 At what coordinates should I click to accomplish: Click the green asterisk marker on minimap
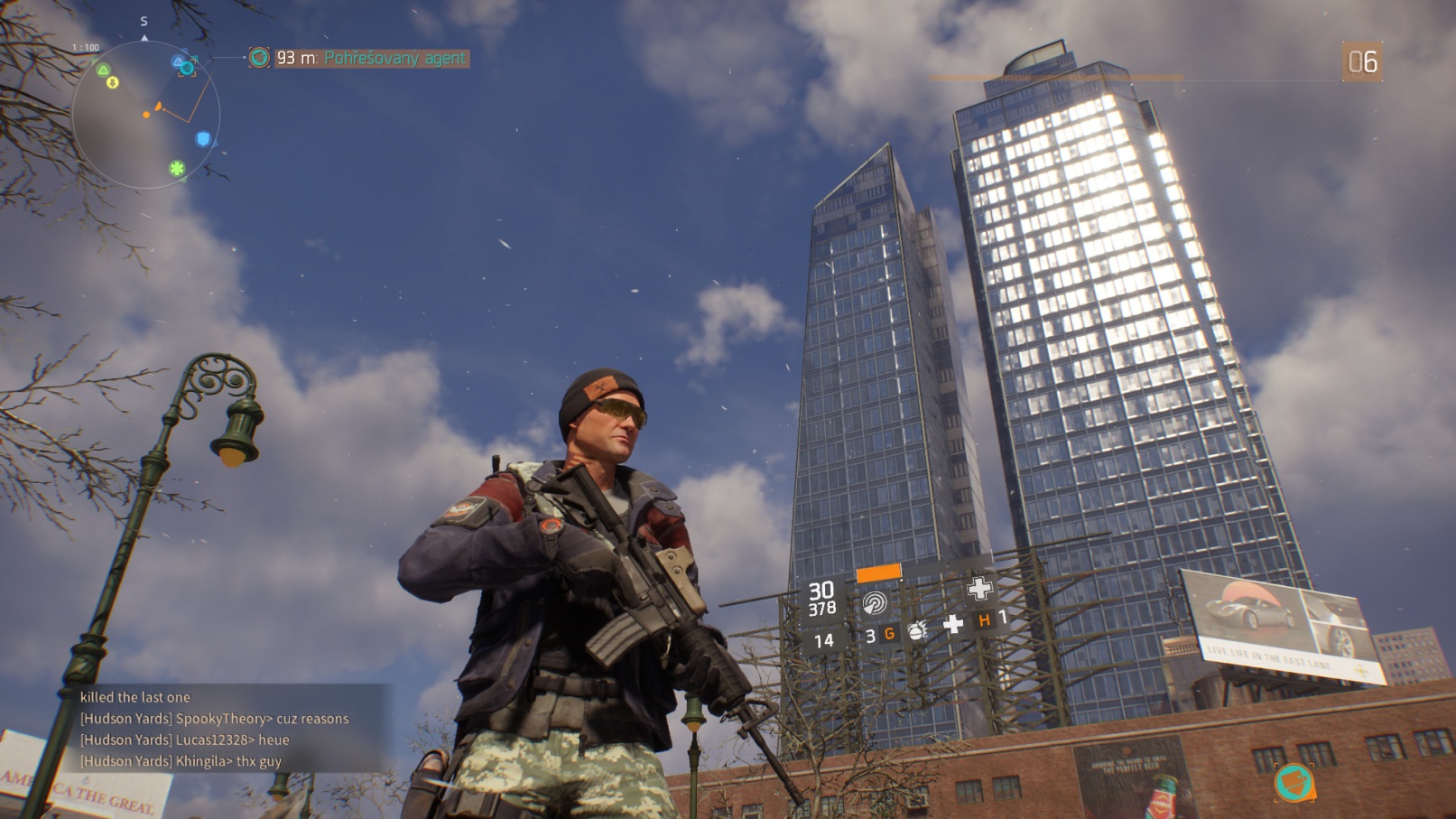(177, 168)
